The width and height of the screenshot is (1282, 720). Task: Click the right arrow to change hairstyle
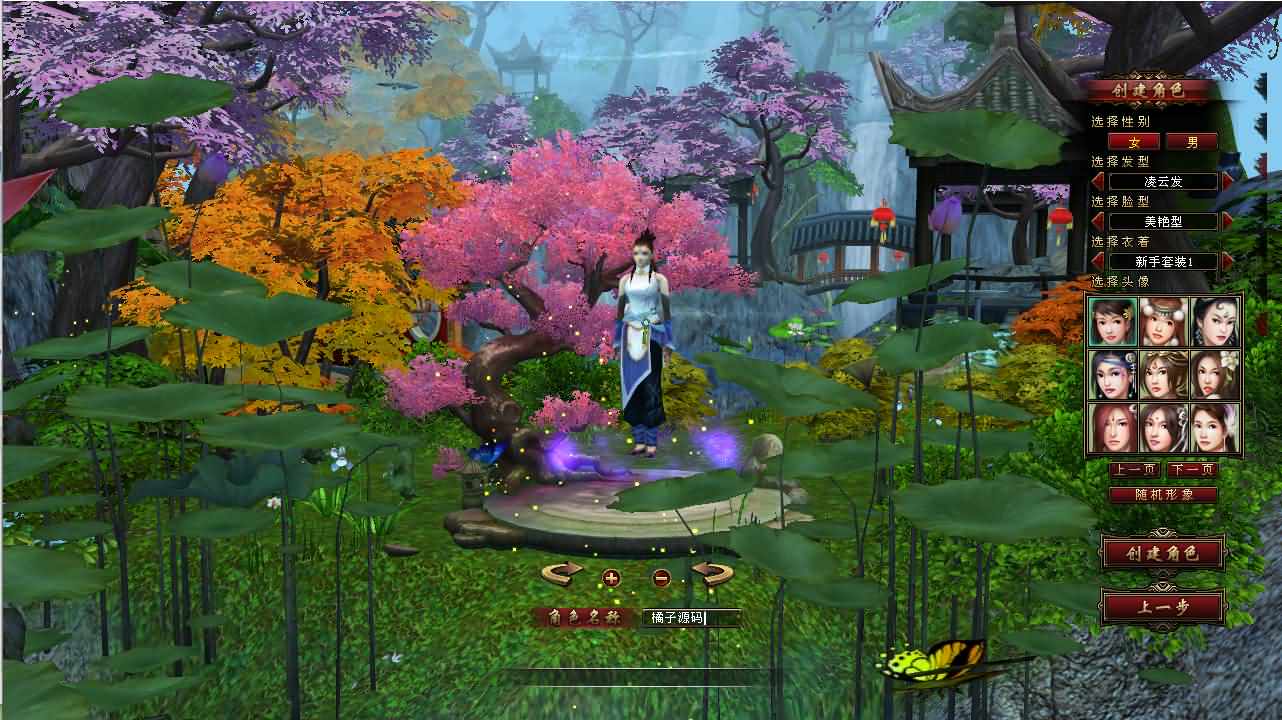tap(1226, 179)
